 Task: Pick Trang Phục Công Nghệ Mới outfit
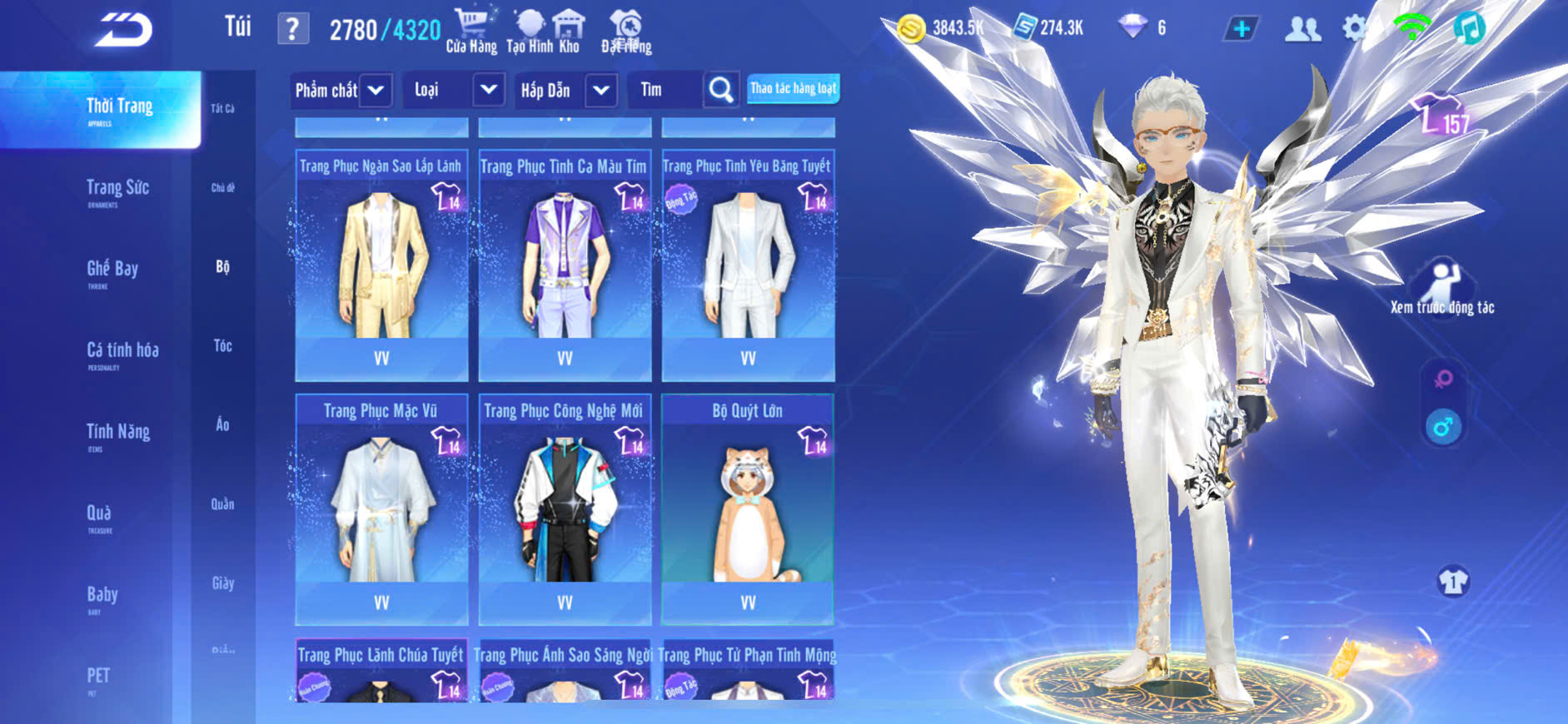click(x=565, y=509)
